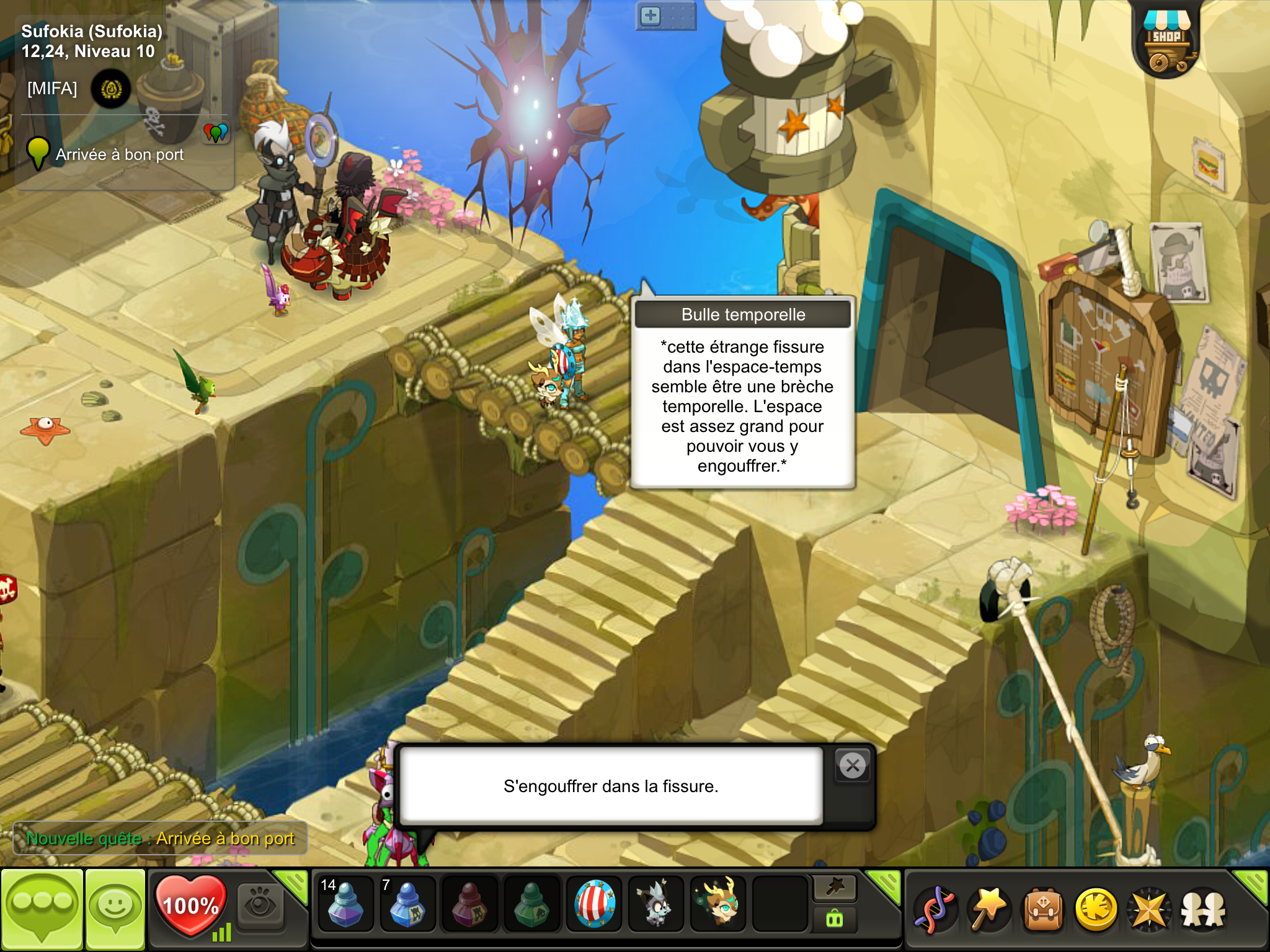Use the purple potion with 14 count
Viewport: 1270px width, 952px height.
point(345,904)
